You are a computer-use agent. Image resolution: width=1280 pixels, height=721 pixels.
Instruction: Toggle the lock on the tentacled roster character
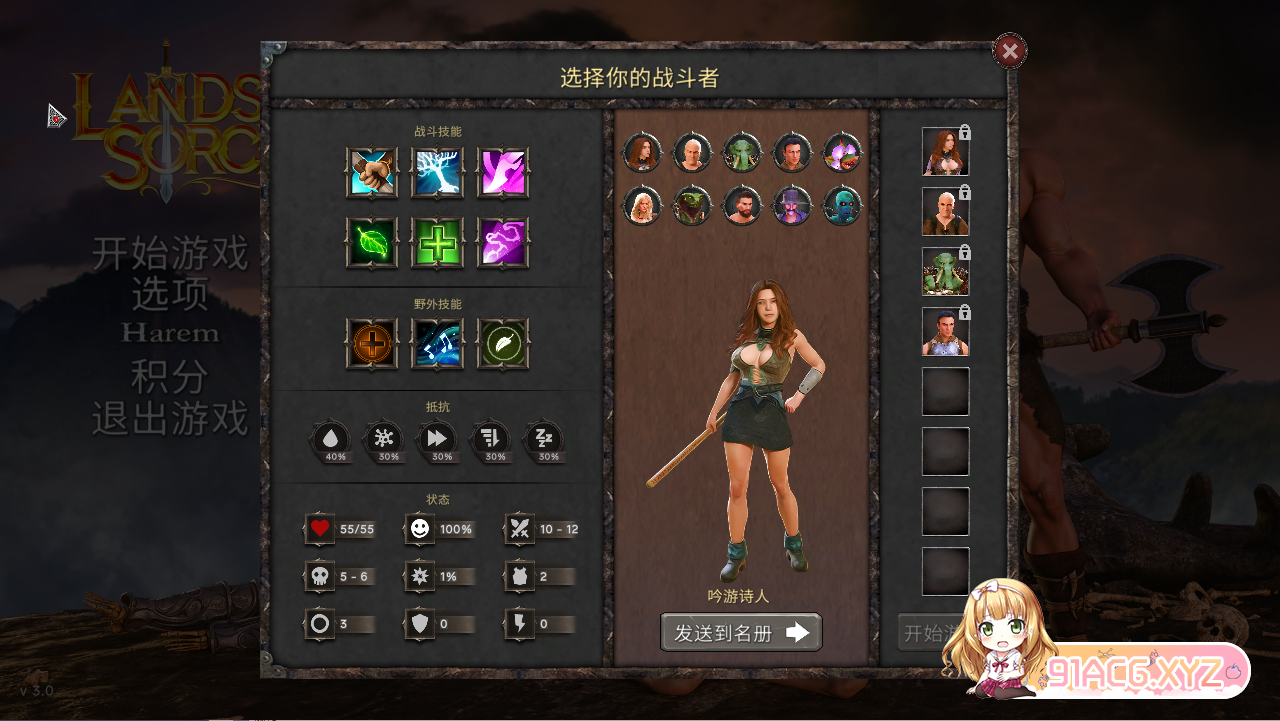point(963,251)
